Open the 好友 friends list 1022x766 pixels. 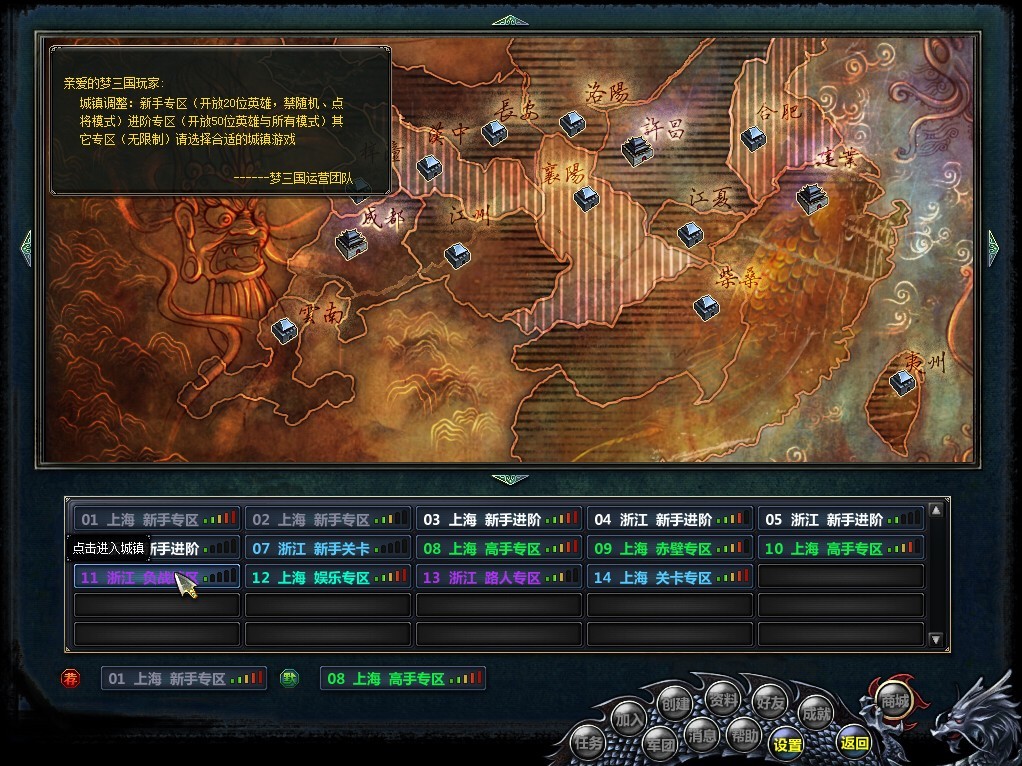tap(769, 701)
